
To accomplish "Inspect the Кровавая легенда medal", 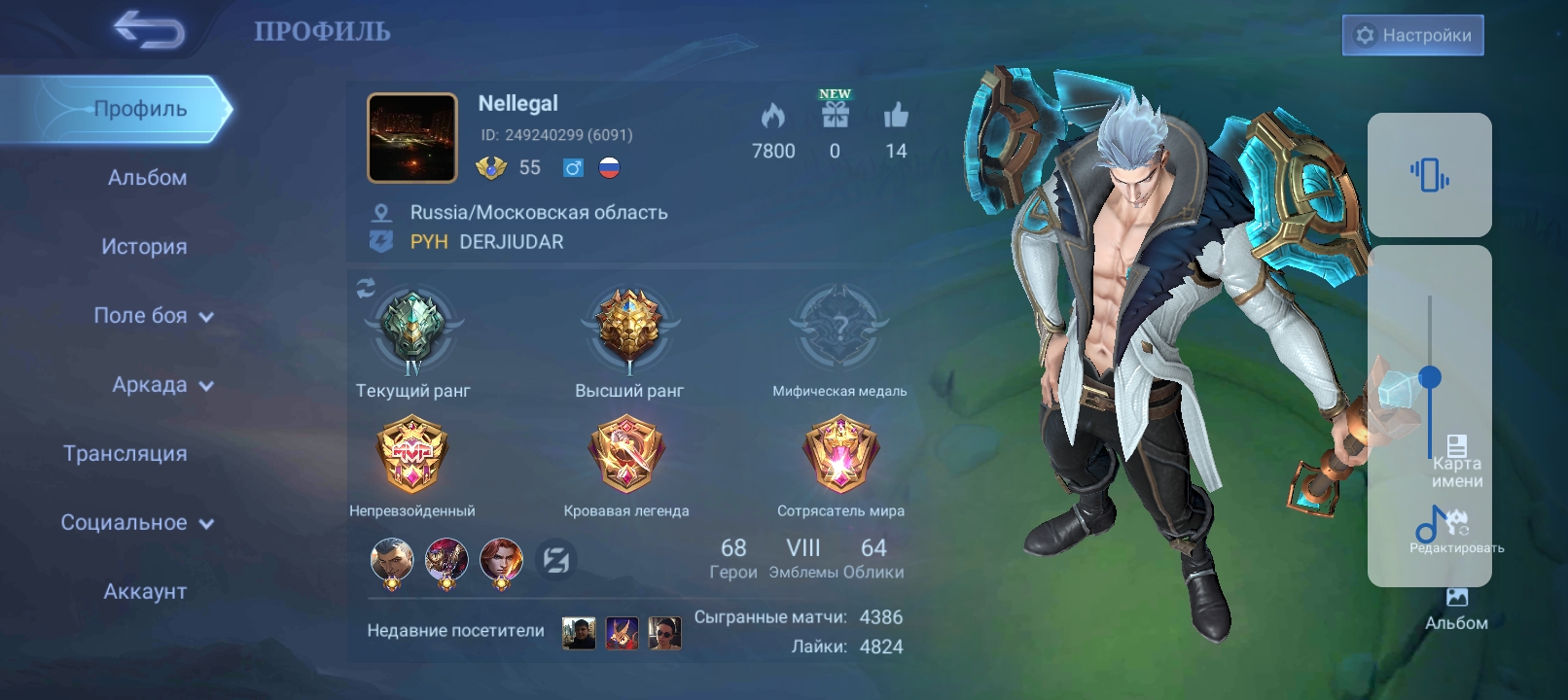I will pyautogui.click(x=626, y=455).
